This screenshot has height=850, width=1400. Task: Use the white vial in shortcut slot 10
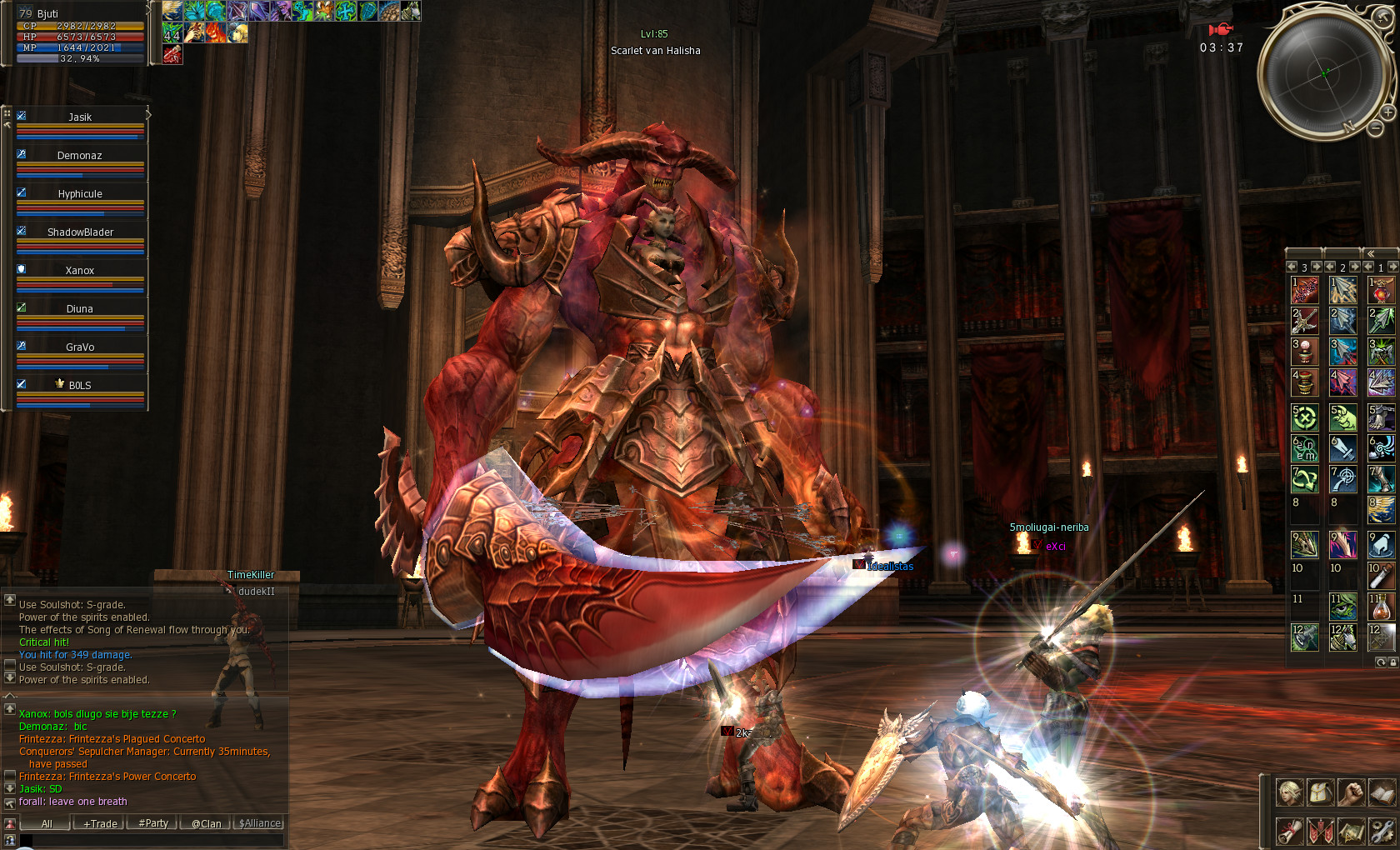point(1381,576)
